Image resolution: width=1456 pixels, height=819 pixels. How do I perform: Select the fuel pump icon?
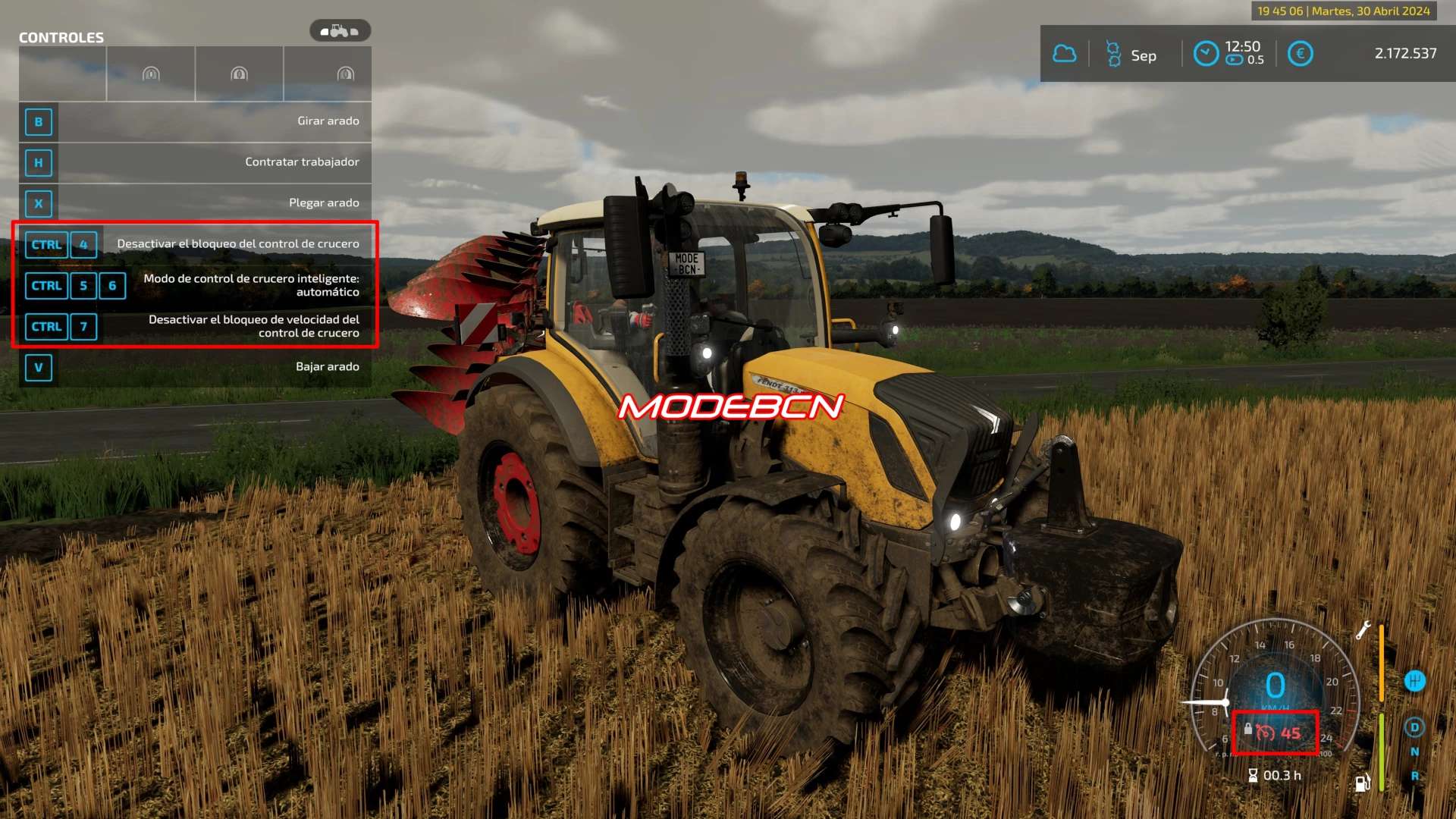(x=1363, y=783)
